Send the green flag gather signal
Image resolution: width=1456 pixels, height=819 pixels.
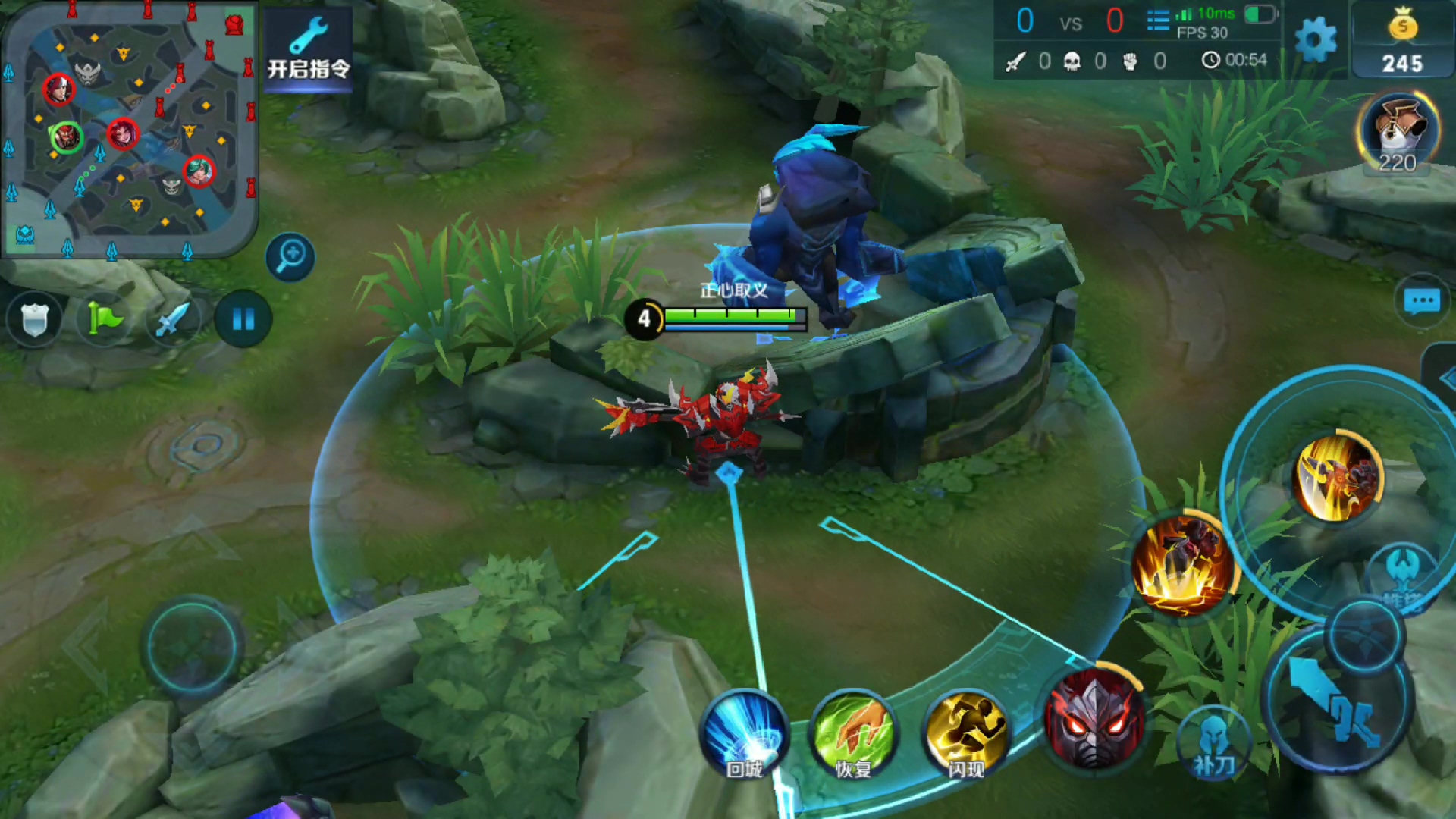[105, 319]
